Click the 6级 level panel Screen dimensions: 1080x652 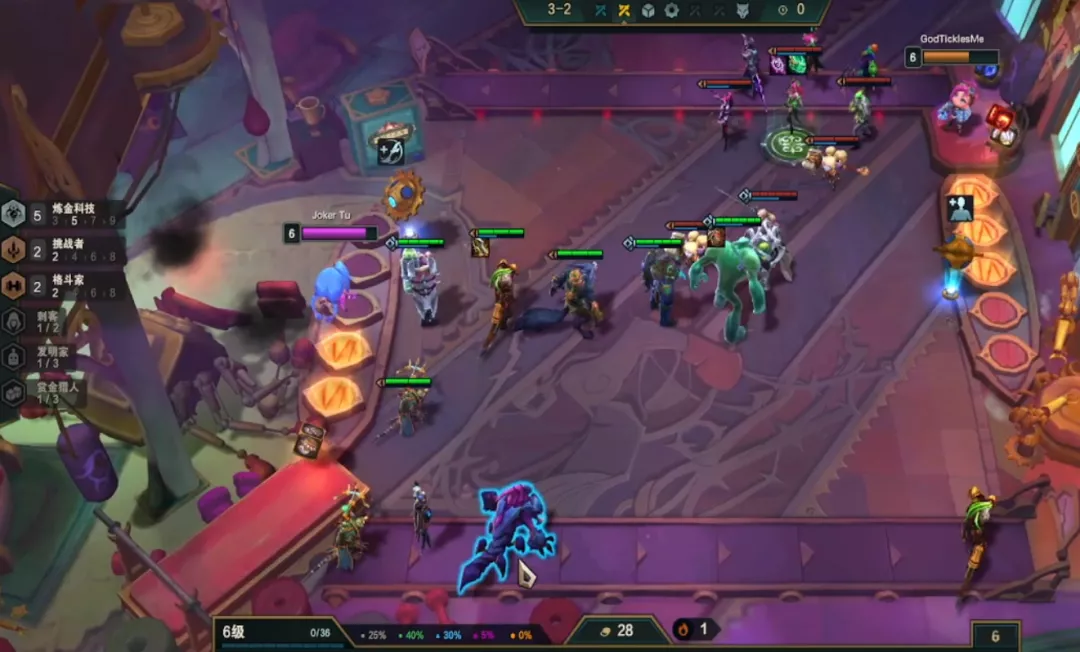pyautogui.click(x=277, y=633)
